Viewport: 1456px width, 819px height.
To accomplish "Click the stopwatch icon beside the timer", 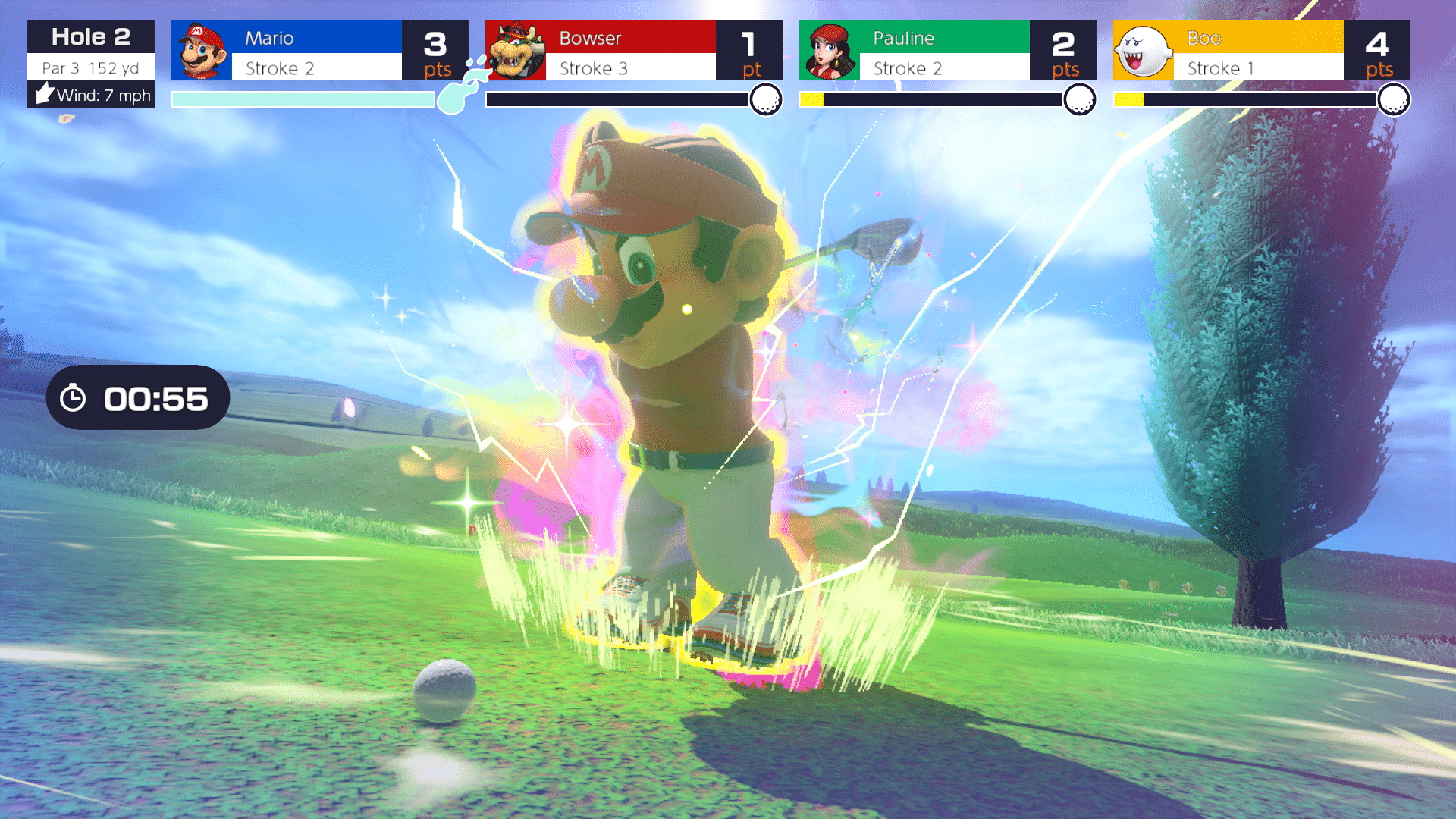I will tap(72, 397).
